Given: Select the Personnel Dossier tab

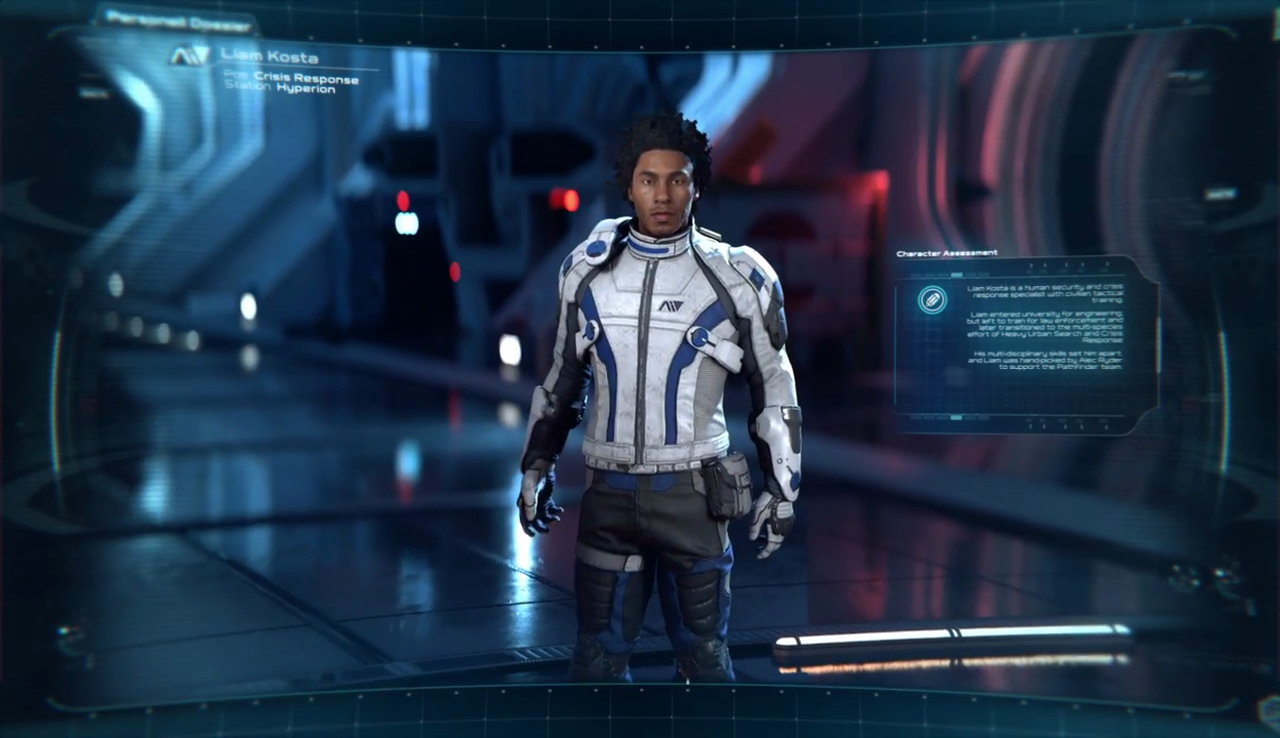Looking at the screenshot, I should click(x=176, y=18).
